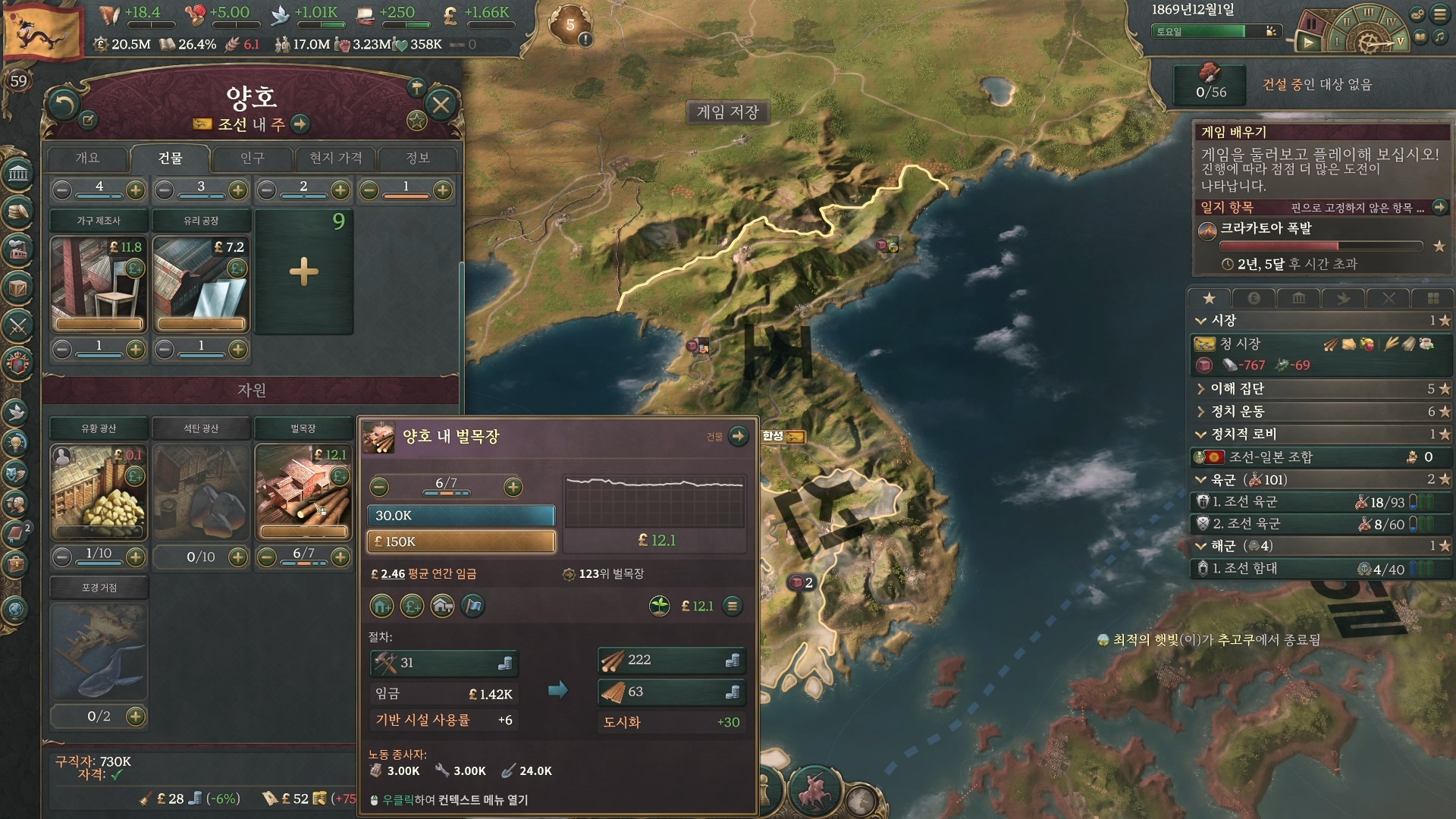The width and height of the screenshot is (1456, 819).
Task: Reduce 벌목장 level in tooltip panel
Action: tap(380, 487)
